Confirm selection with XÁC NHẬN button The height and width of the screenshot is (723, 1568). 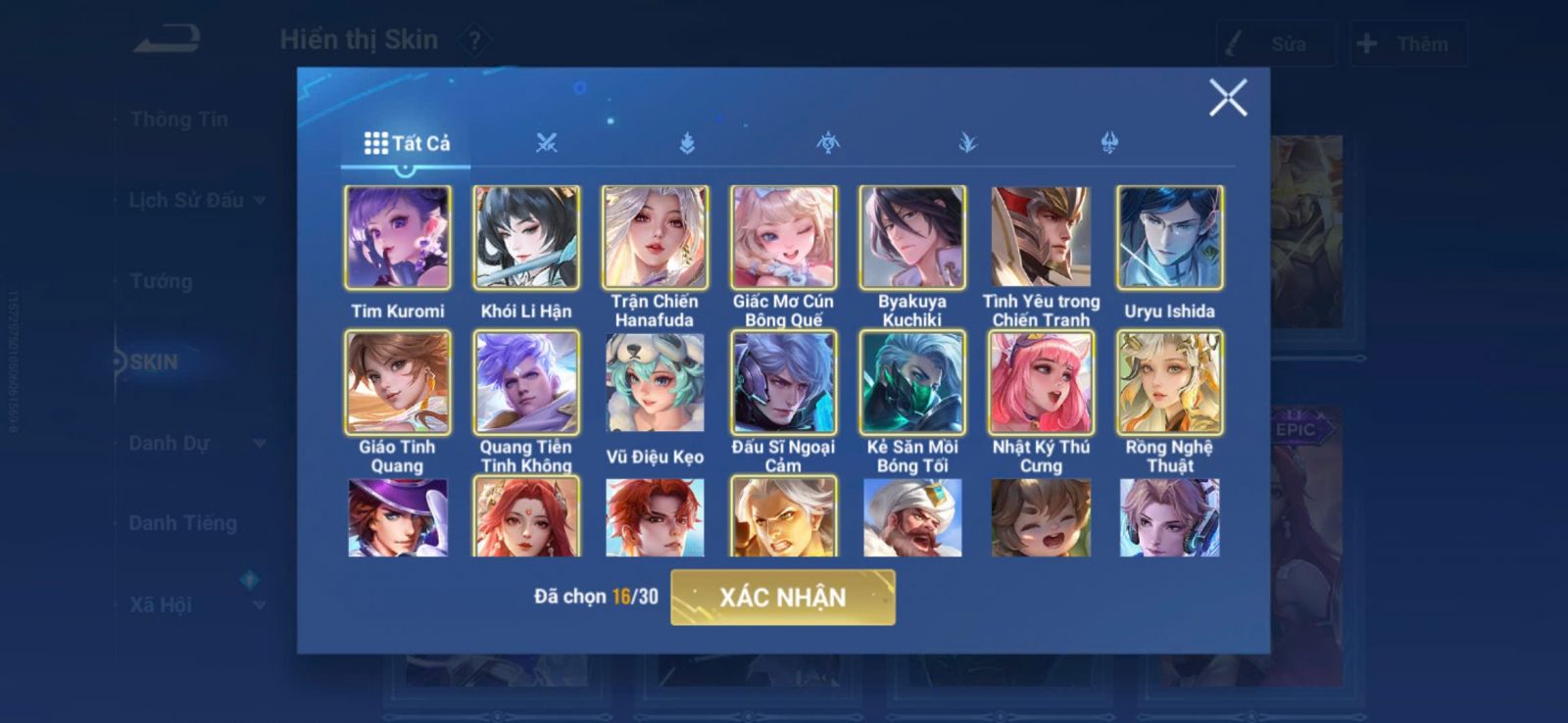782,597
